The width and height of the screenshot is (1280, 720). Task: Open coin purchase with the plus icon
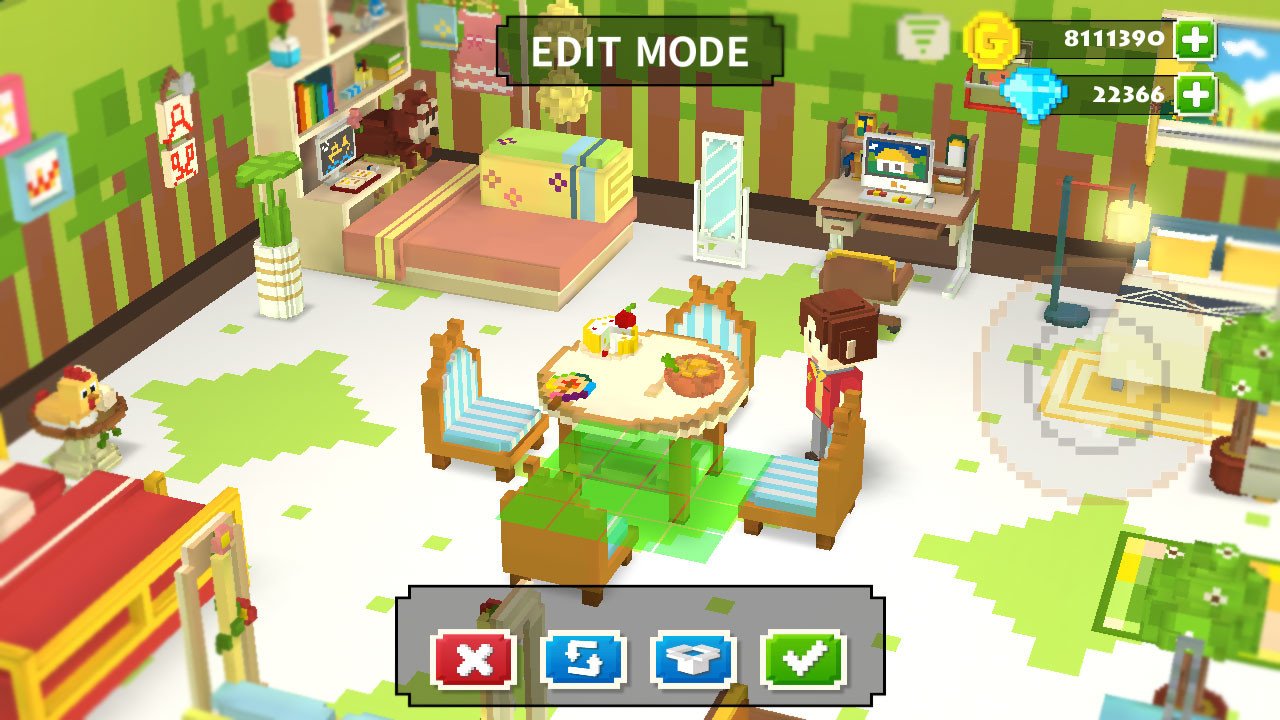(x=1194, y=41)
